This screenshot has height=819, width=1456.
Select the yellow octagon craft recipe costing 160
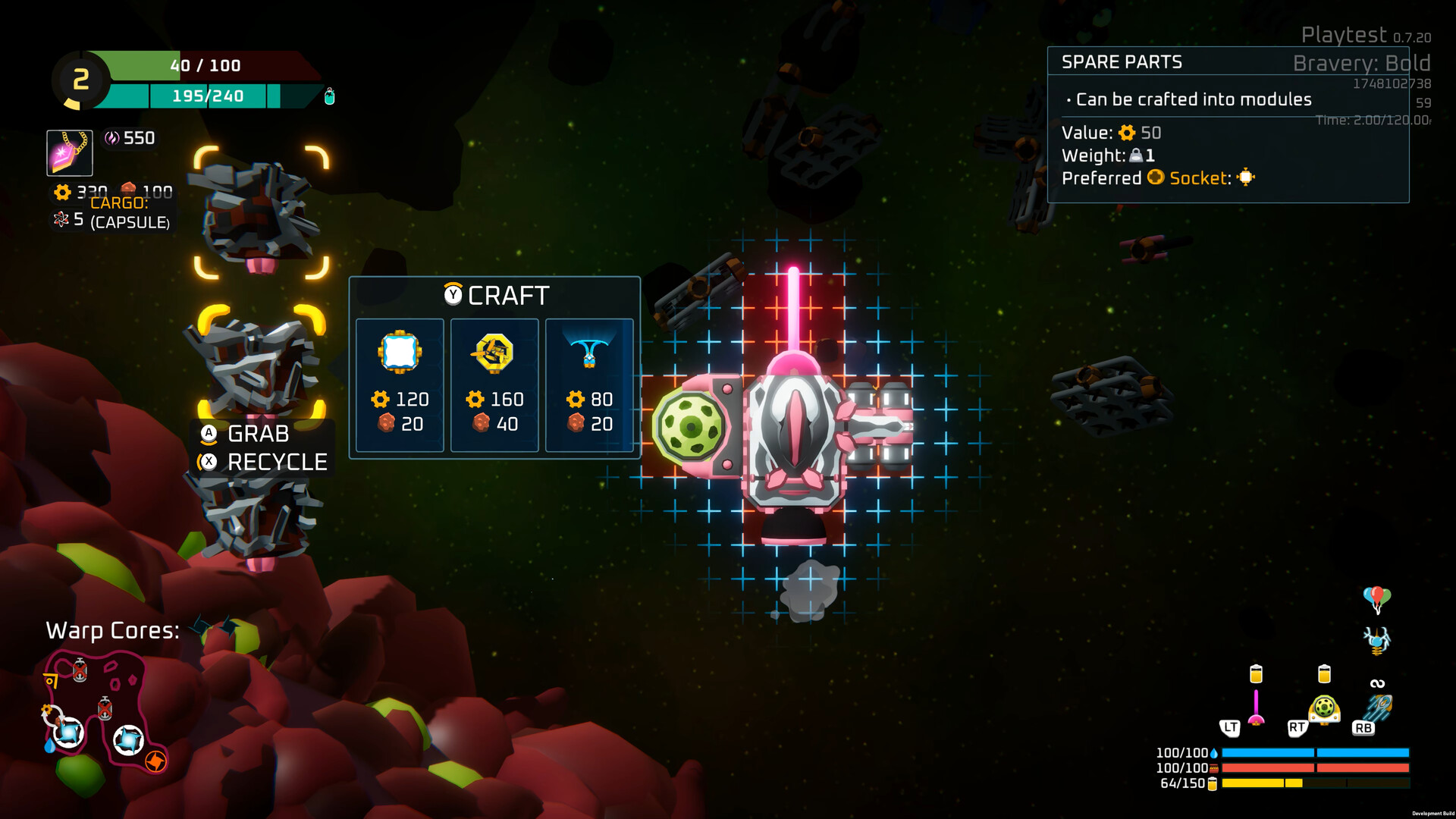(494, 384)
